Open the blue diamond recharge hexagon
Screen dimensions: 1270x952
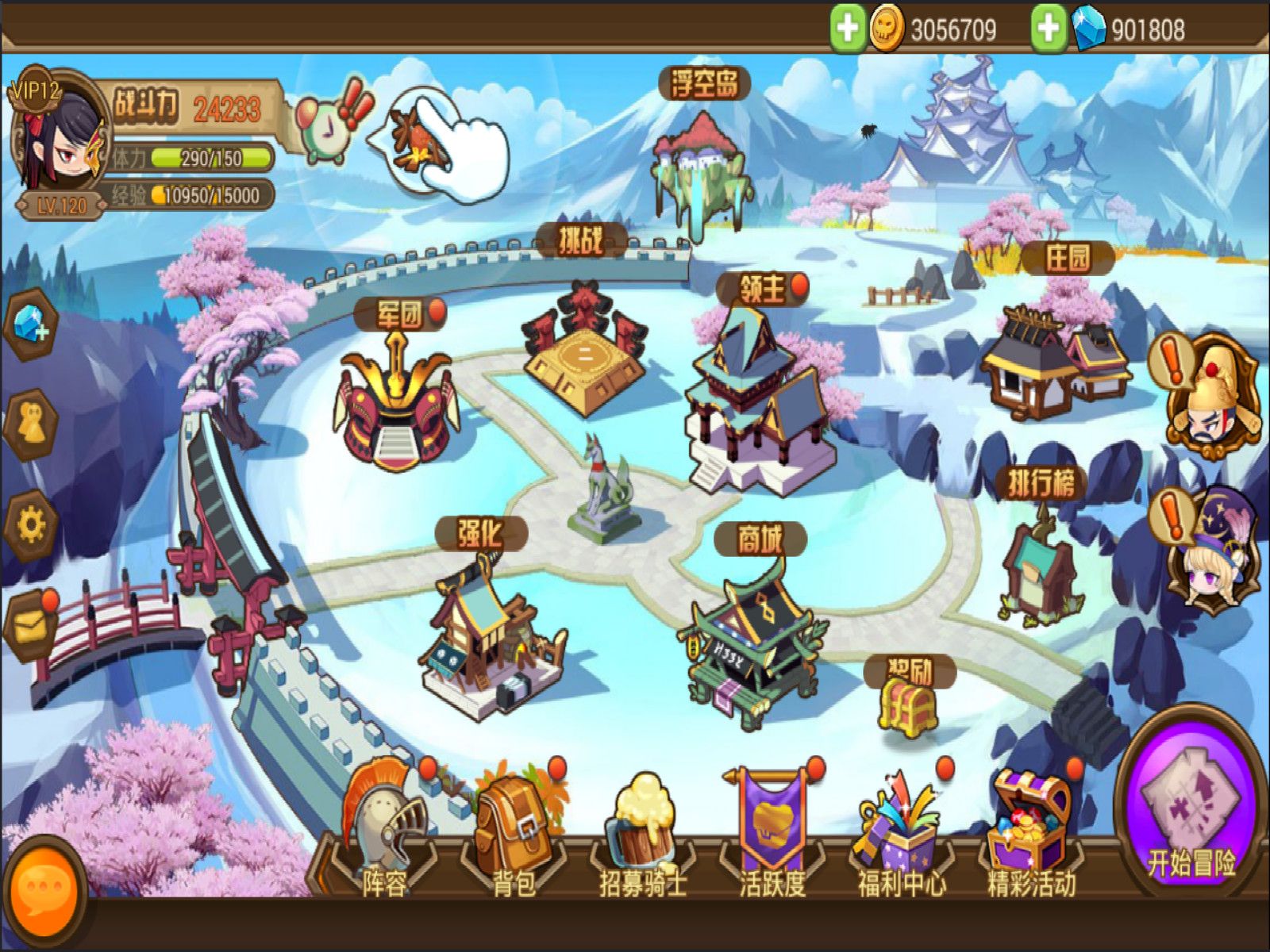coord(30,325)
